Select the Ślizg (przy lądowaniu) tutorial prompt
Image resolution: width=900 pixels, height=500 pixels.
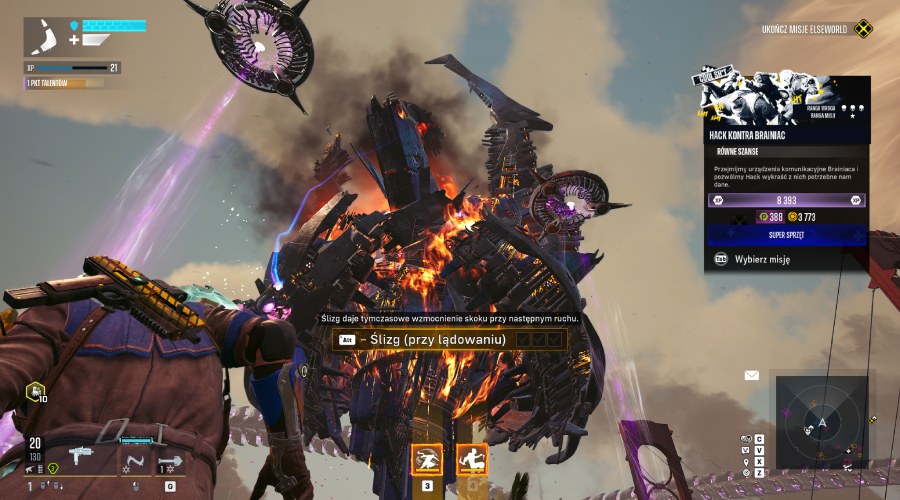click(x=450, y=340)
